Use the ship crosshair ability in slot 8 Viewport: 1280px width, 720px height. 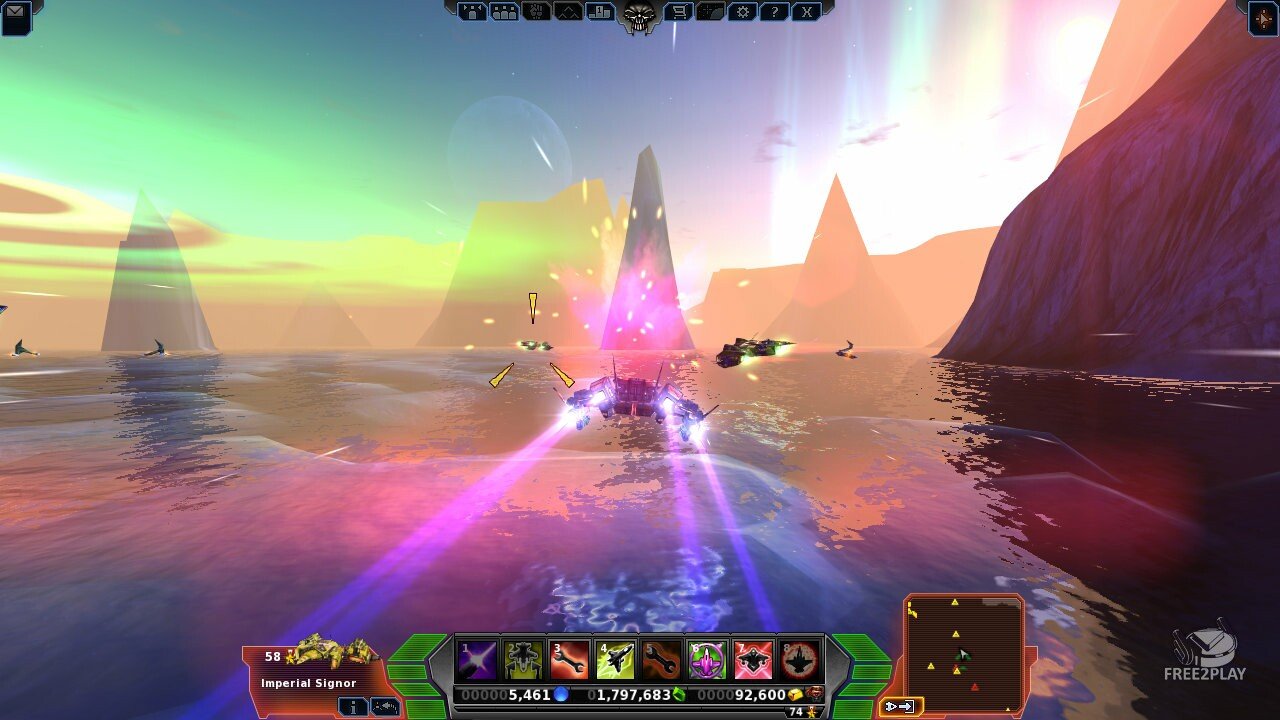(799, 660)
